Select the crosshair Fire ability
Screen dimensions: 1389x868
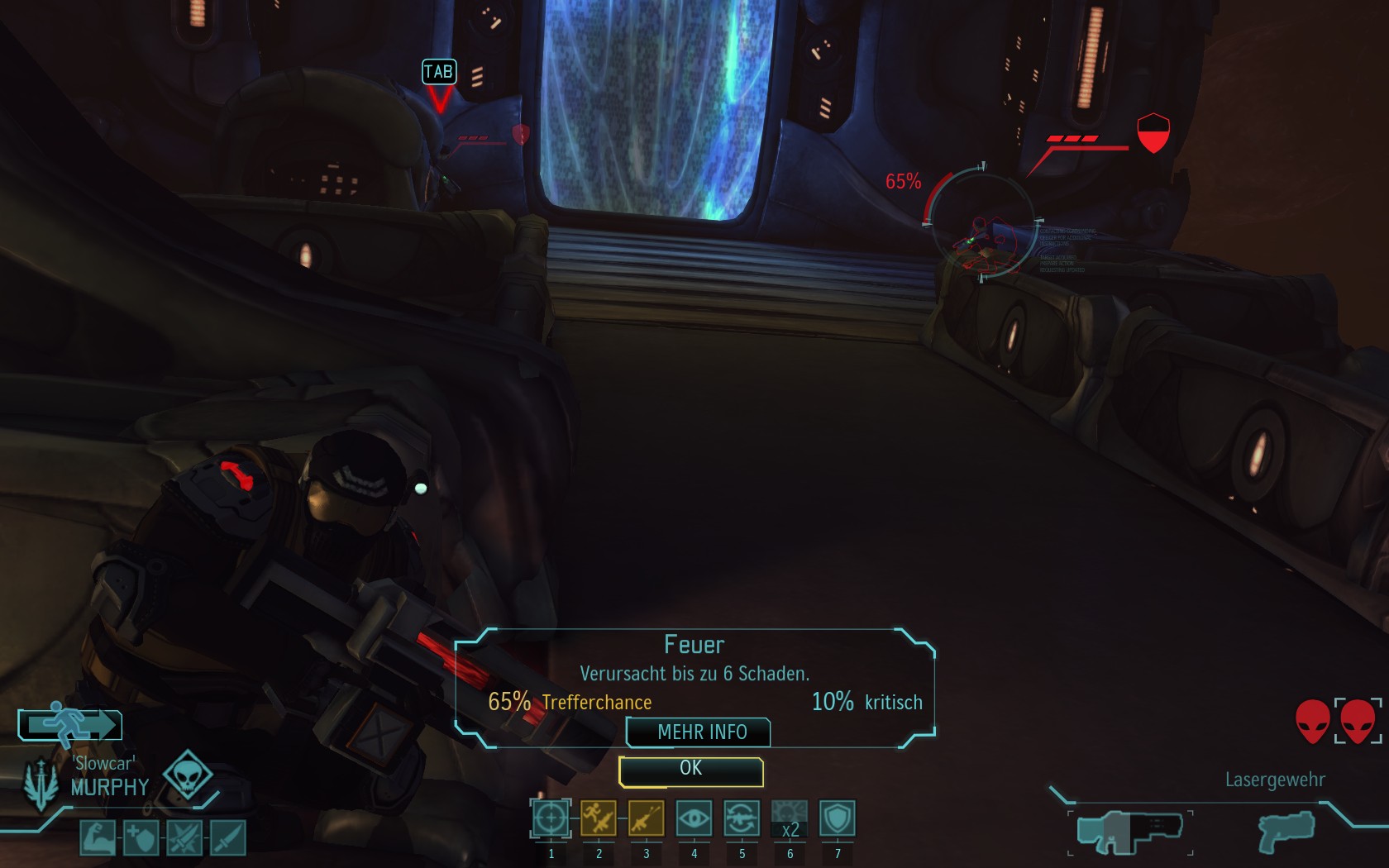(x=551, y=819)
